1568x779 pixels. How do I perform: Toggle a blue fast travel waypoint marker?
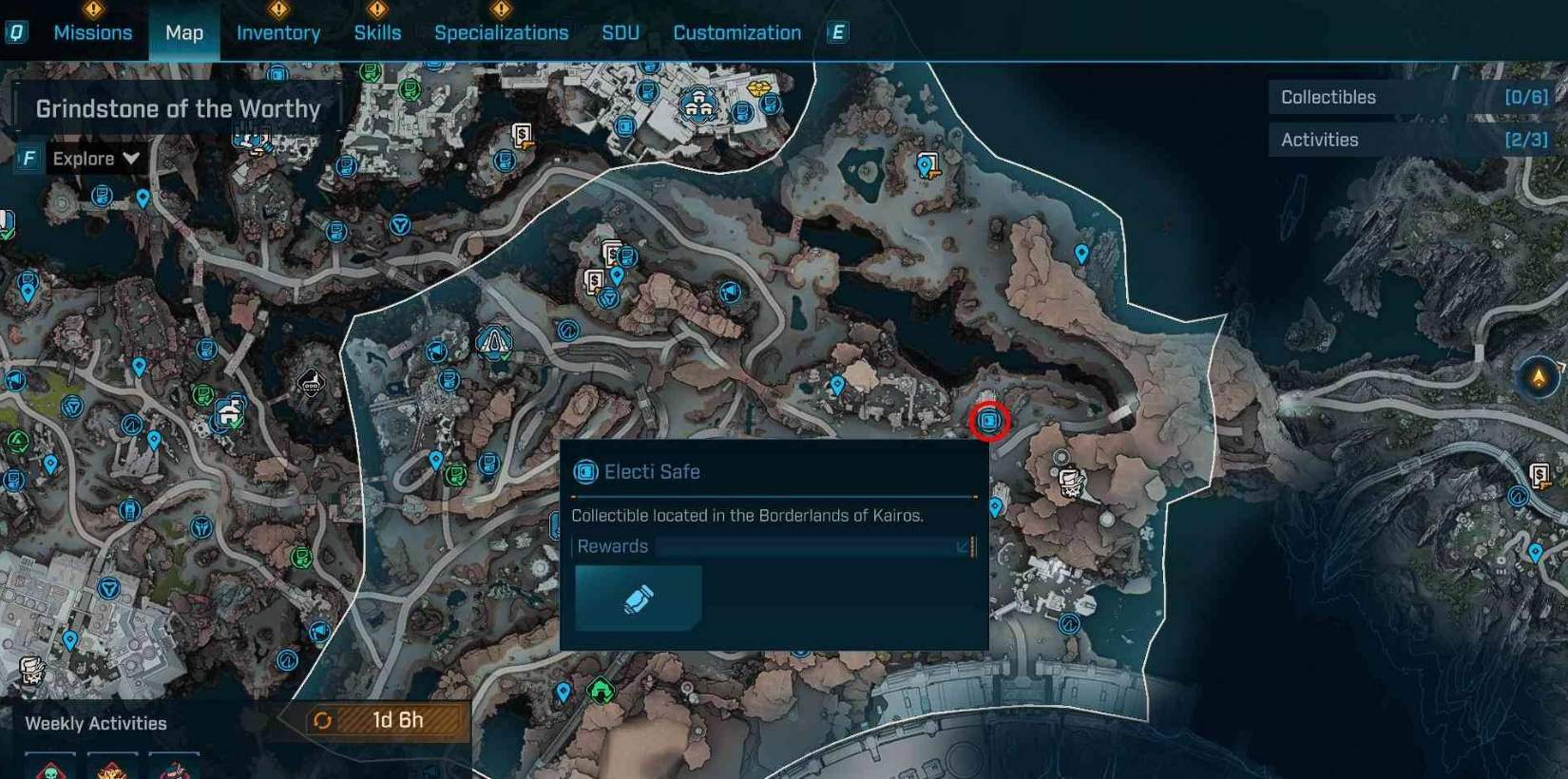(x=1080, y=254)
